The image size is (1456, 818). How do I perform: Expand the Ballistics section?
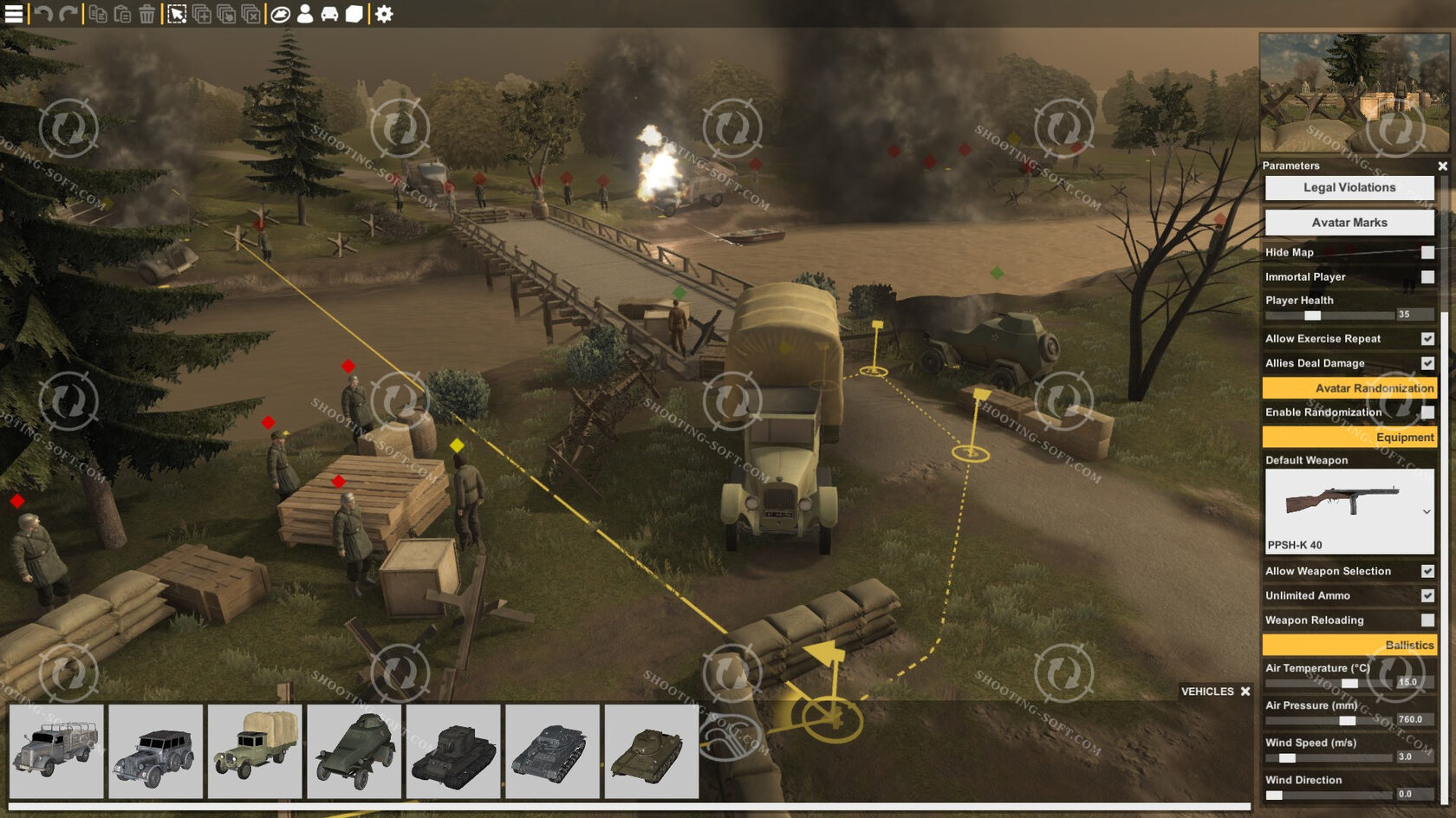tap(1349, 645)
